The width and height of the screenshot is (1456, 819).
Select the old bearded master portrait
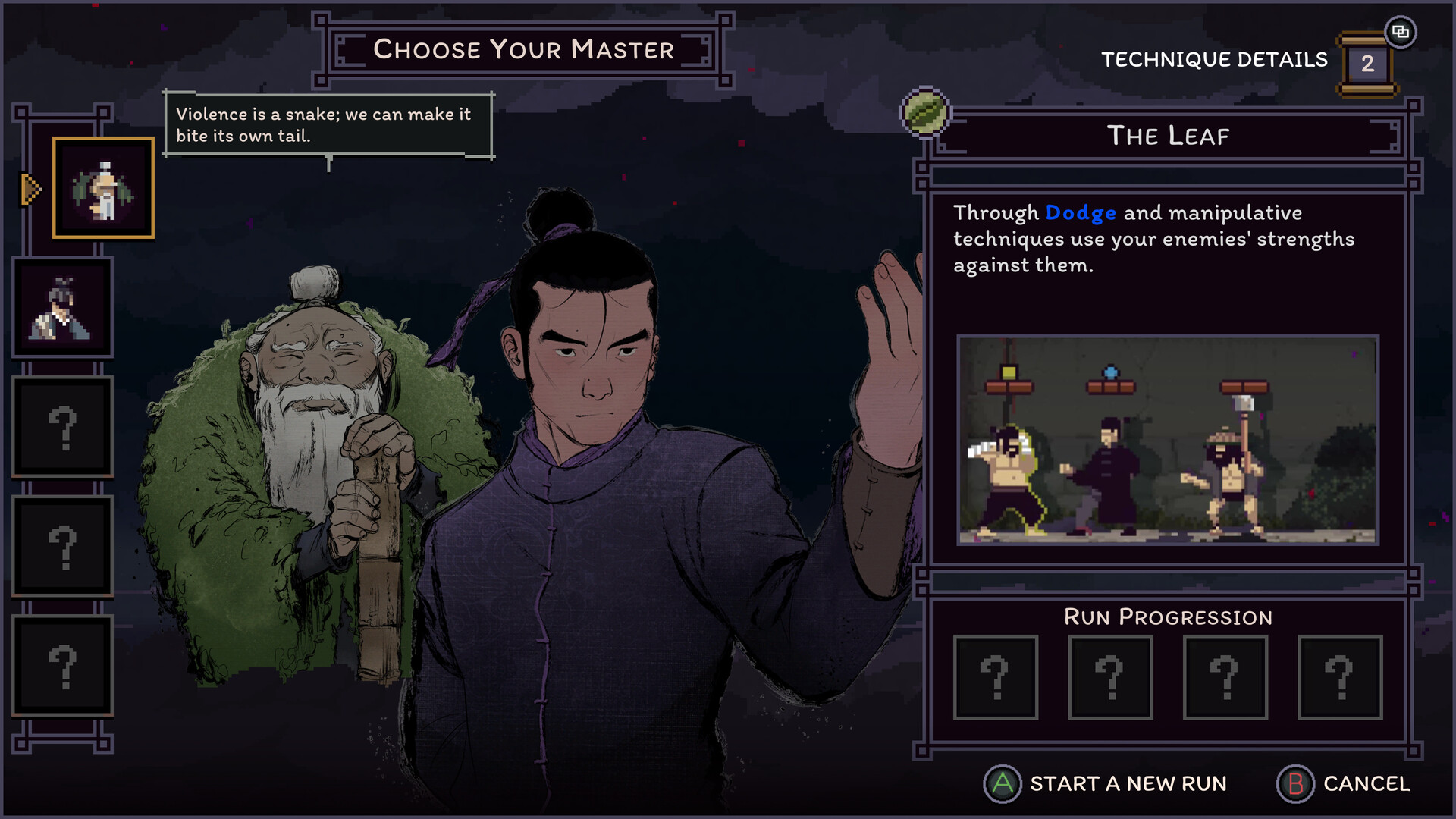point(103,188)
